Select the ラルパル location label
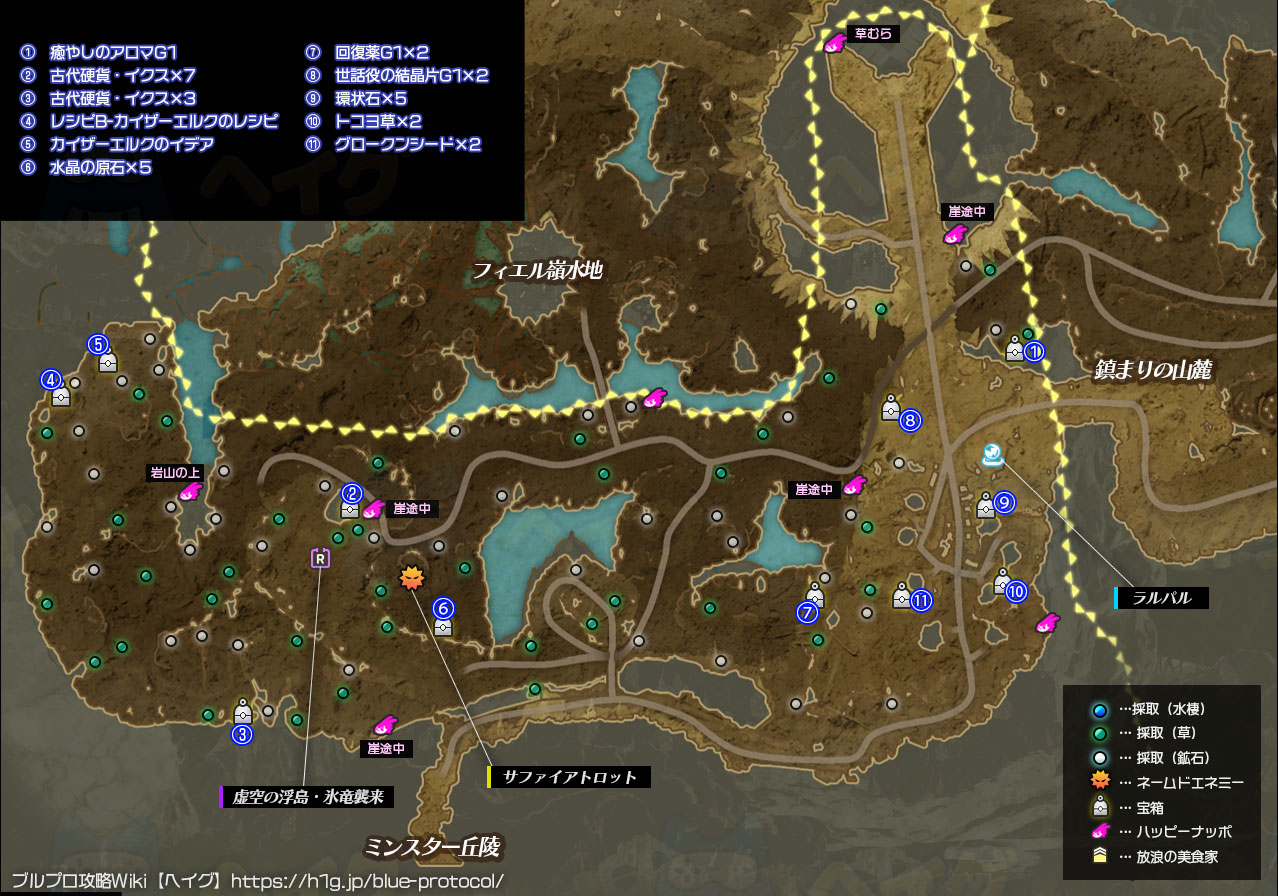Image resolution: width=1278 pixels, height=896 pixels. 1161,598
